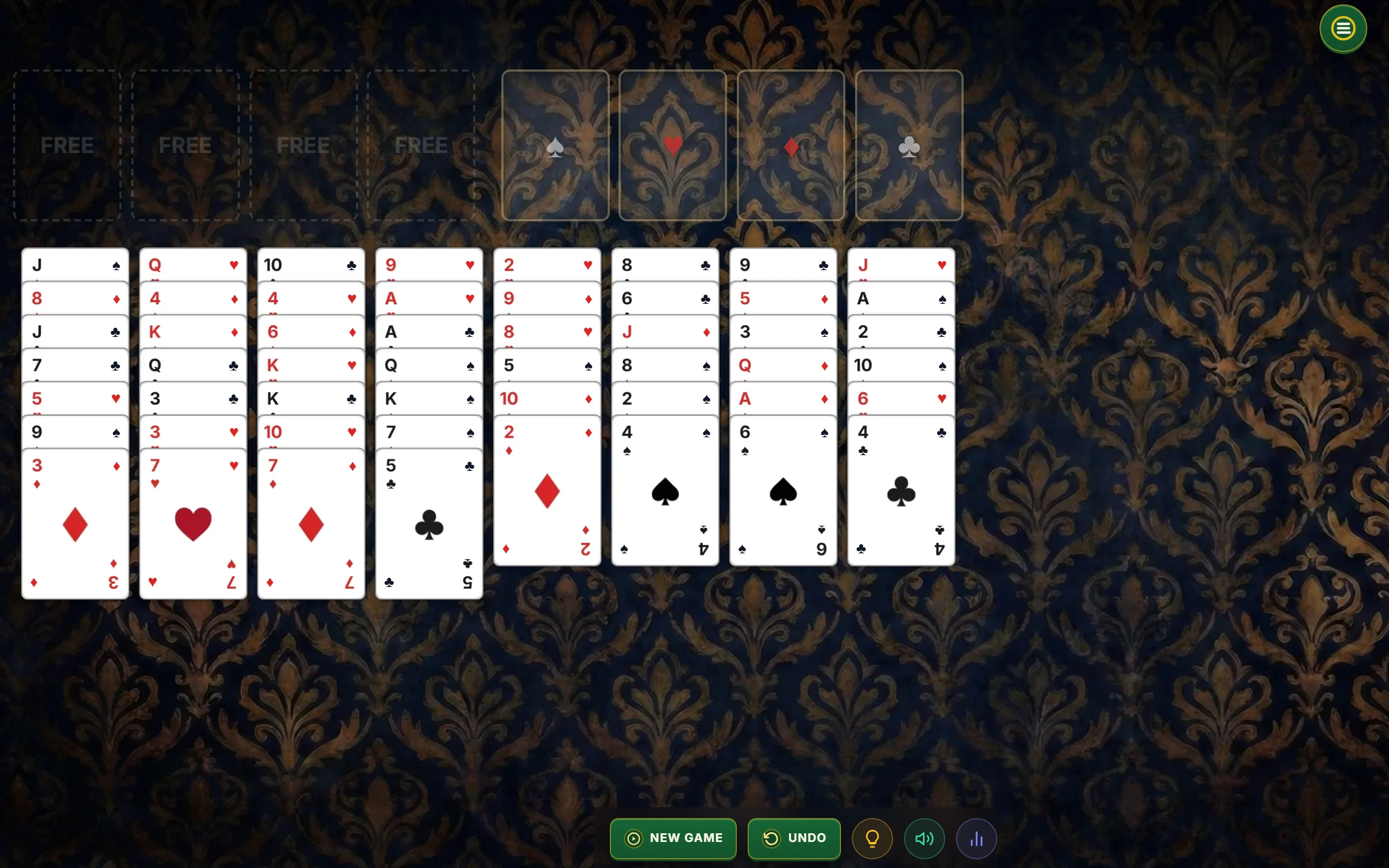Select the 3 of diamonds card
The image size is (1389, 868).
click(x=75, y=524)
